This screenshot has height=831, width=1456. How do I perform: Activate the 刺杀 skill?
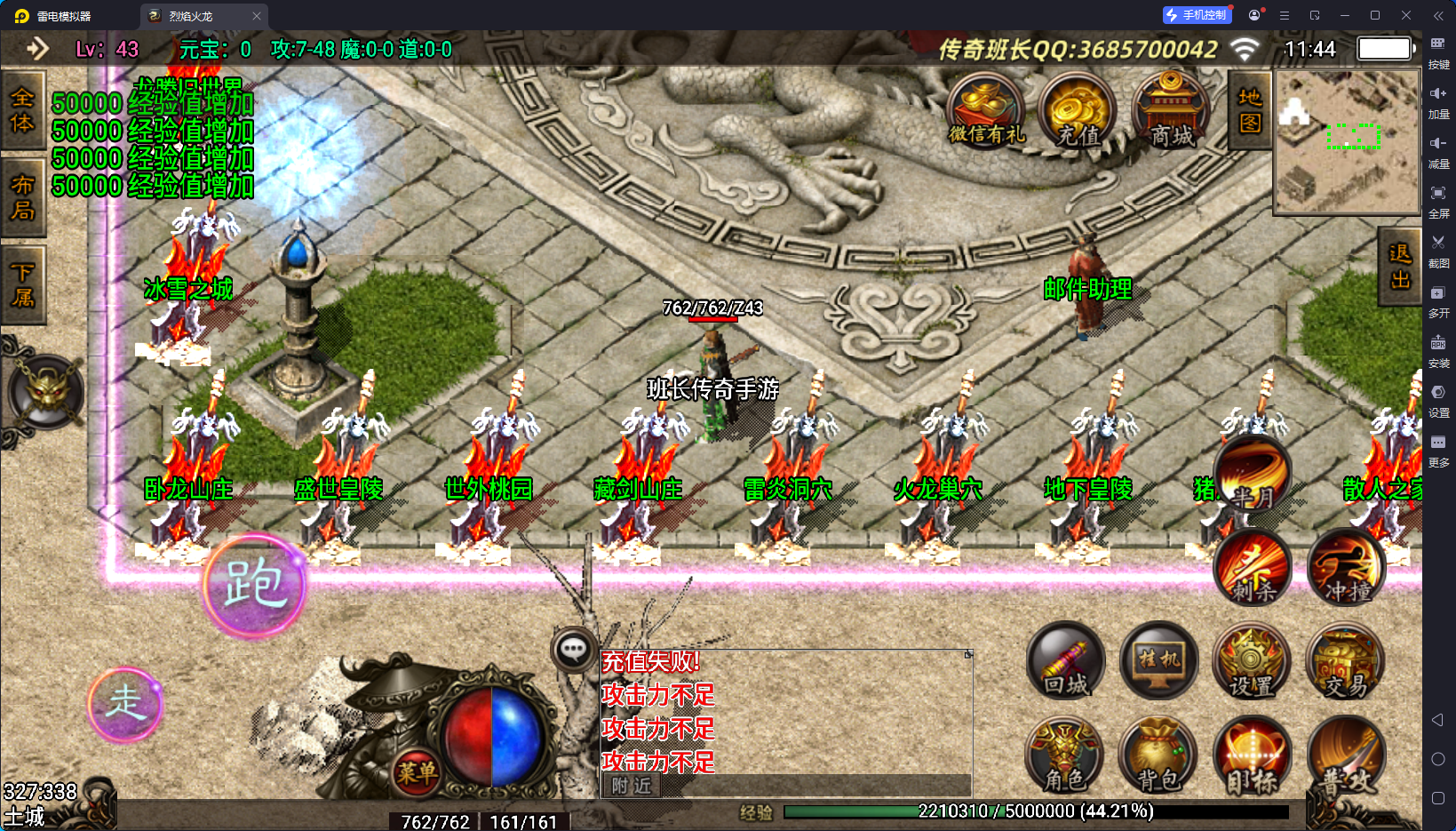[1253, 569]
